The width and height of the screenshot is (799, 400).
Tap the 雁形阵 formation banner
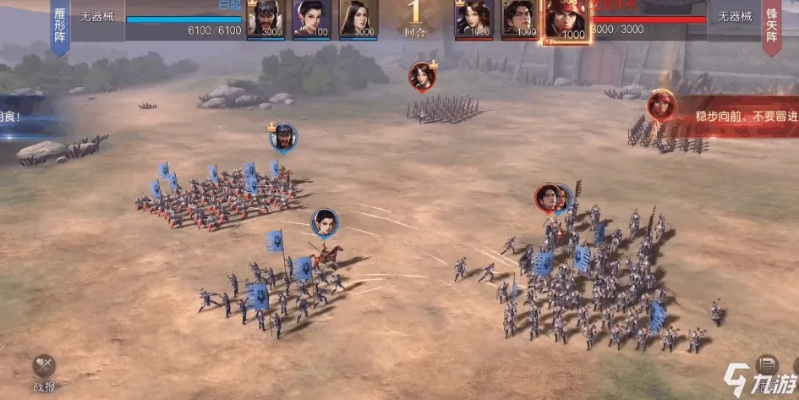(59, 24)
